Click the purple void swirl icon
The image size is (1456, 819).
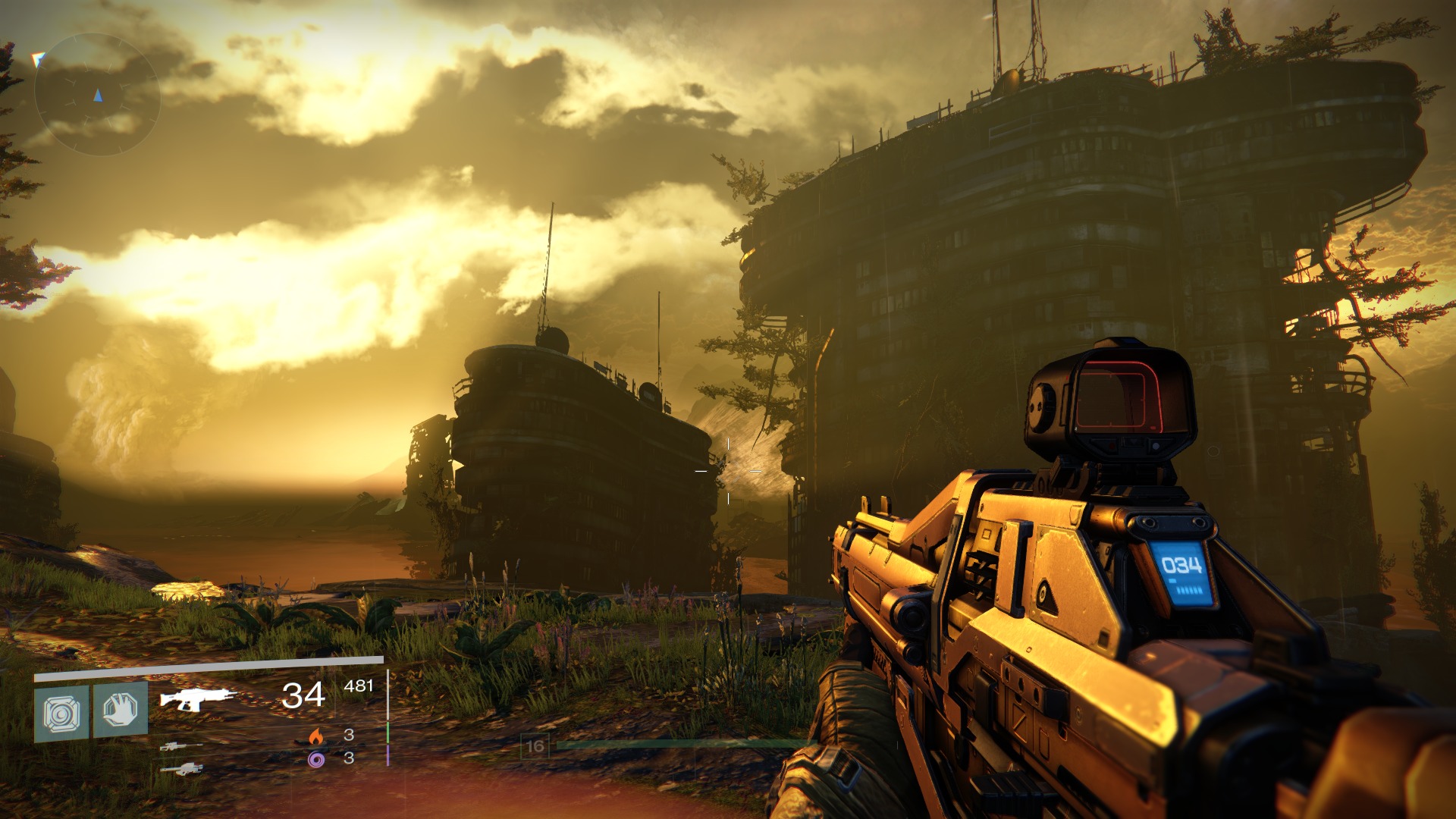pos(316,758)
